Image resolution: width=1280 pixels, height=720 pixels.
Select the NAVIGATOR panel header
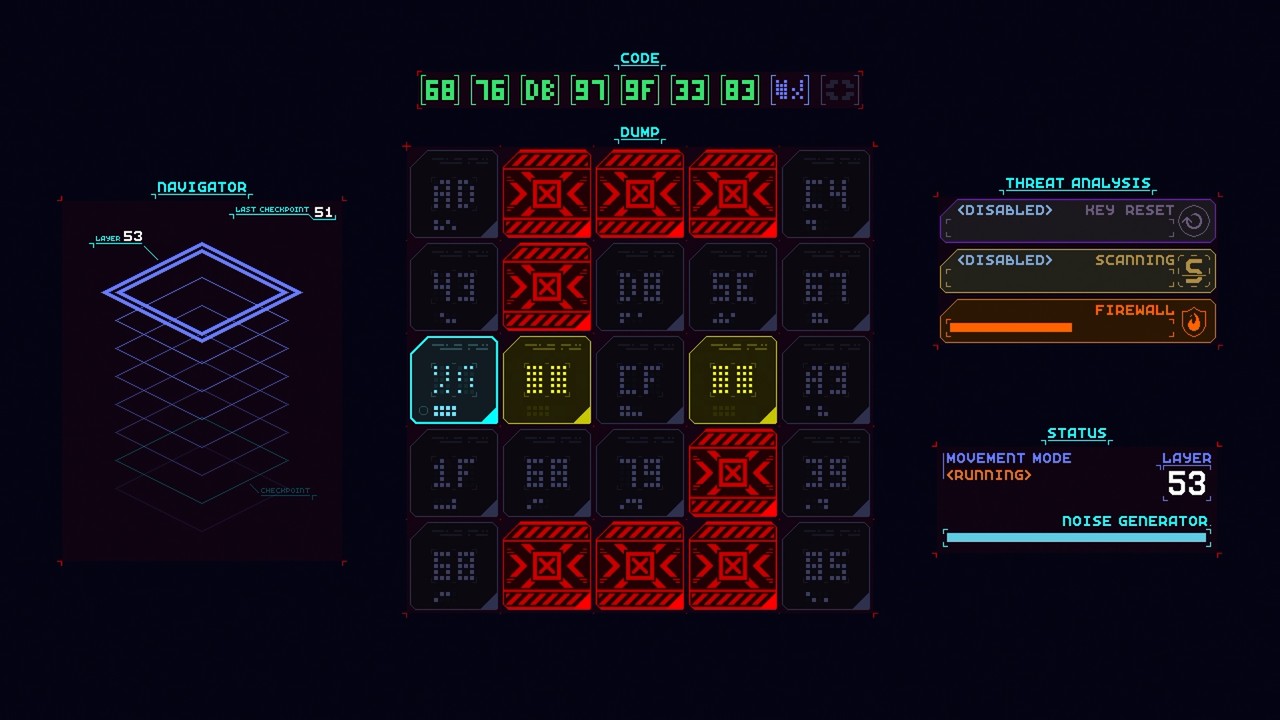200,187
